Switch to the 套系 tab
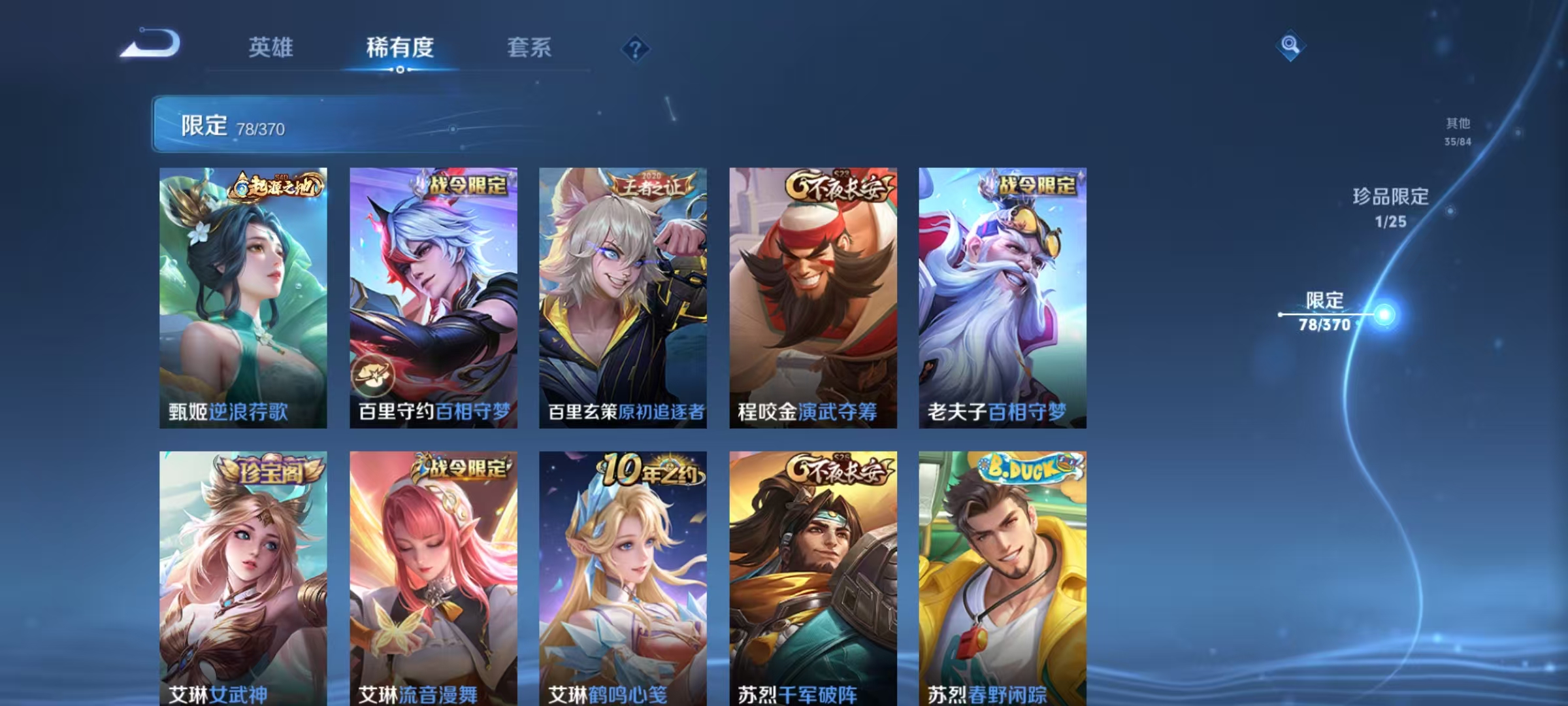This screenshot has width=1568, height=706. [529, 48]
